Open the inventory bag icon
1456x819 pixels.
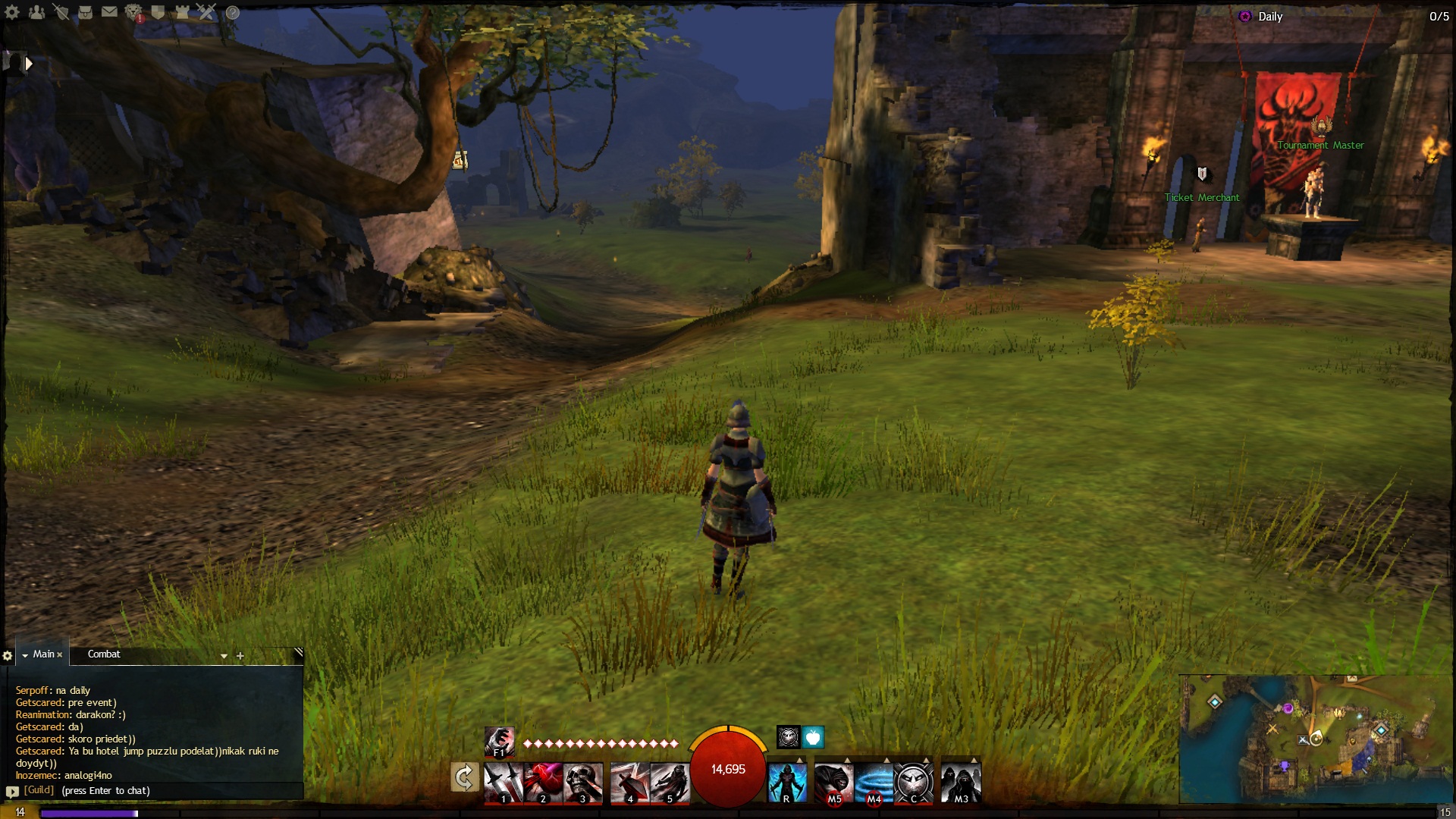point(85,12)
